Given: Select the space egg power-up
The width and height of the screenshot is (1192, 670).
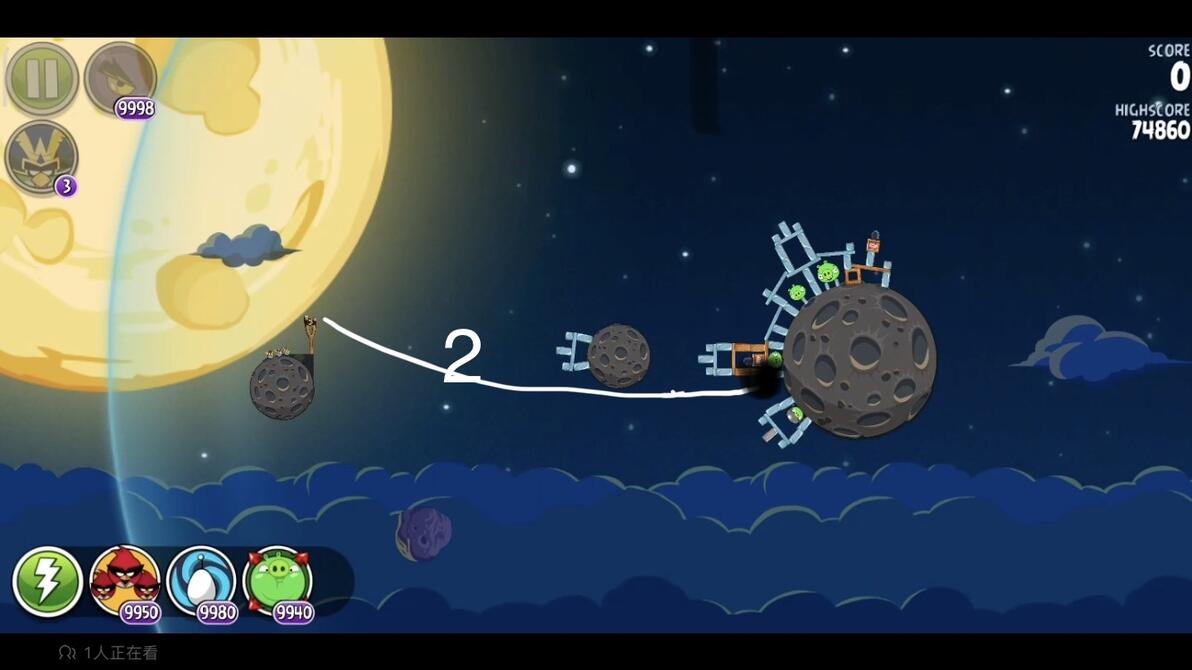Looking at the screenshot, I should pos(201,581).
